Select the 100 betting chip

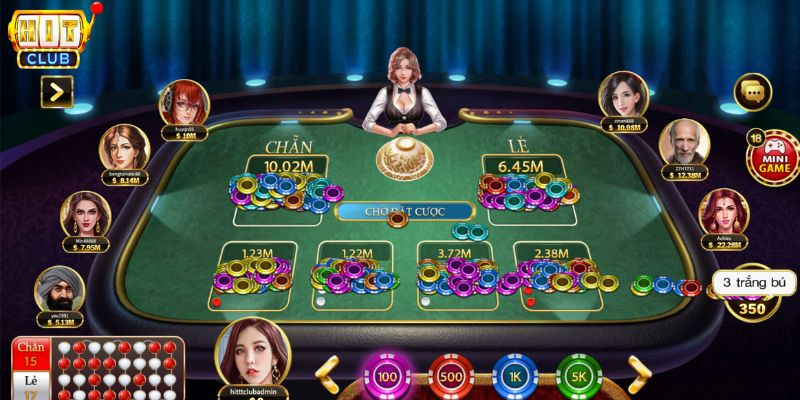point(387,376)
